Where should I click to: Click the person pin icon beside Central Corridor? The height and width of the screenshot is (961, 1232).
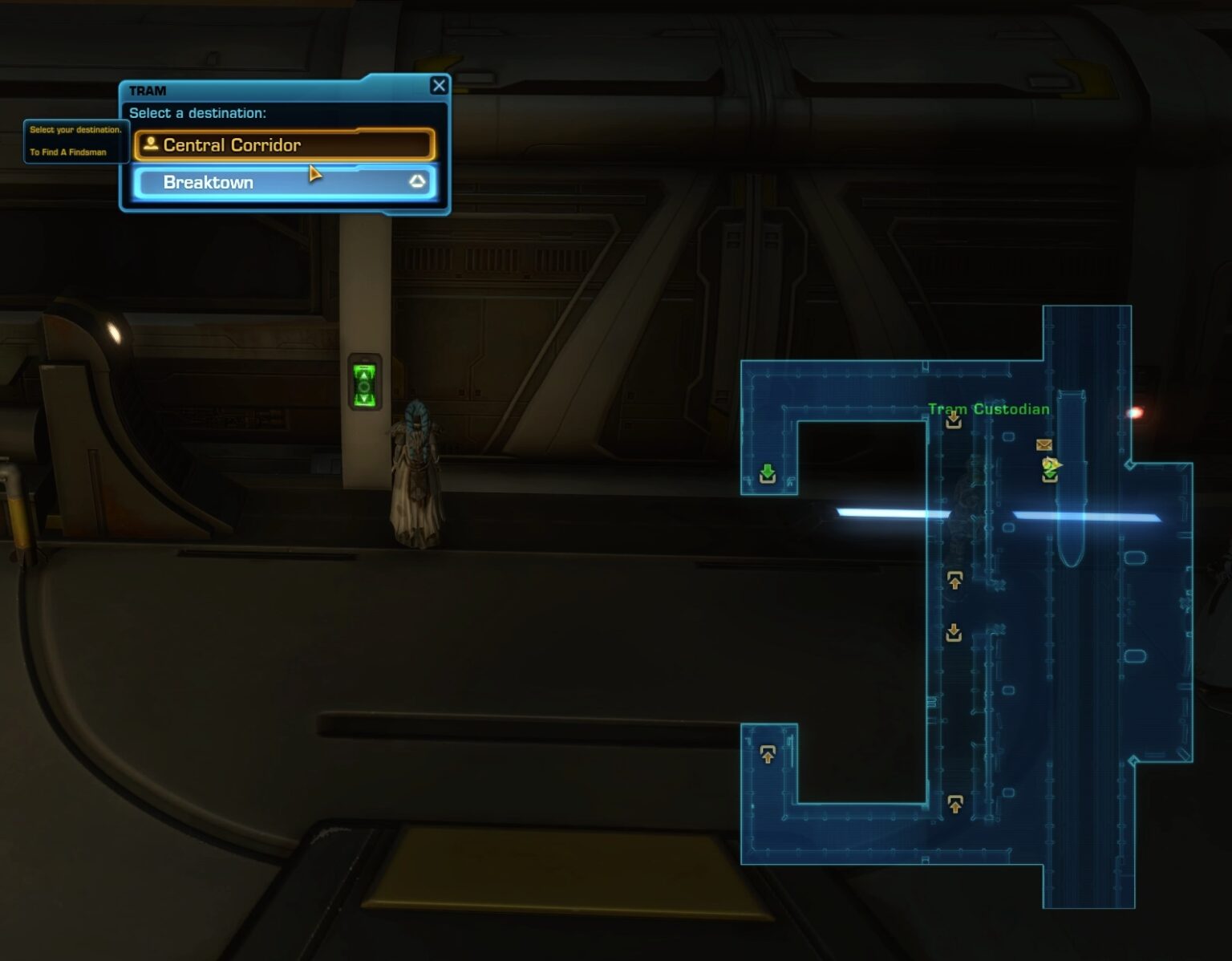pyautogui.click(x=149, y=144)
